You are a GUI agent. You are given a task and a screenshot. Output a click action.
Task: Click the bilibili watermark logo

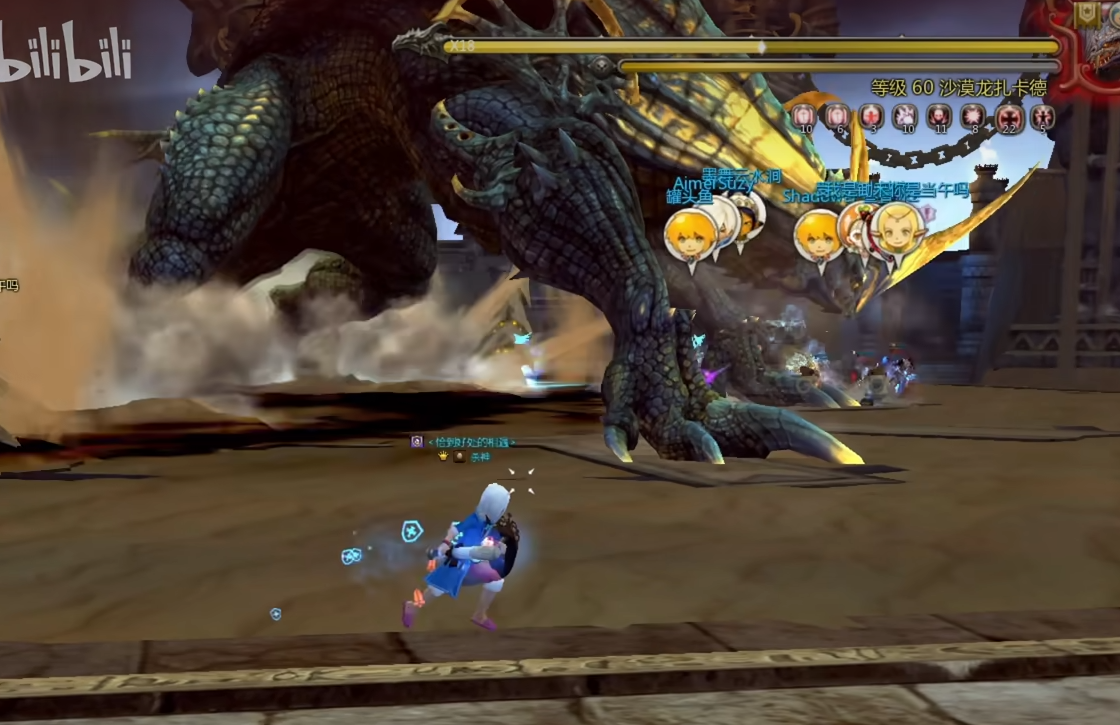[66, 56]
